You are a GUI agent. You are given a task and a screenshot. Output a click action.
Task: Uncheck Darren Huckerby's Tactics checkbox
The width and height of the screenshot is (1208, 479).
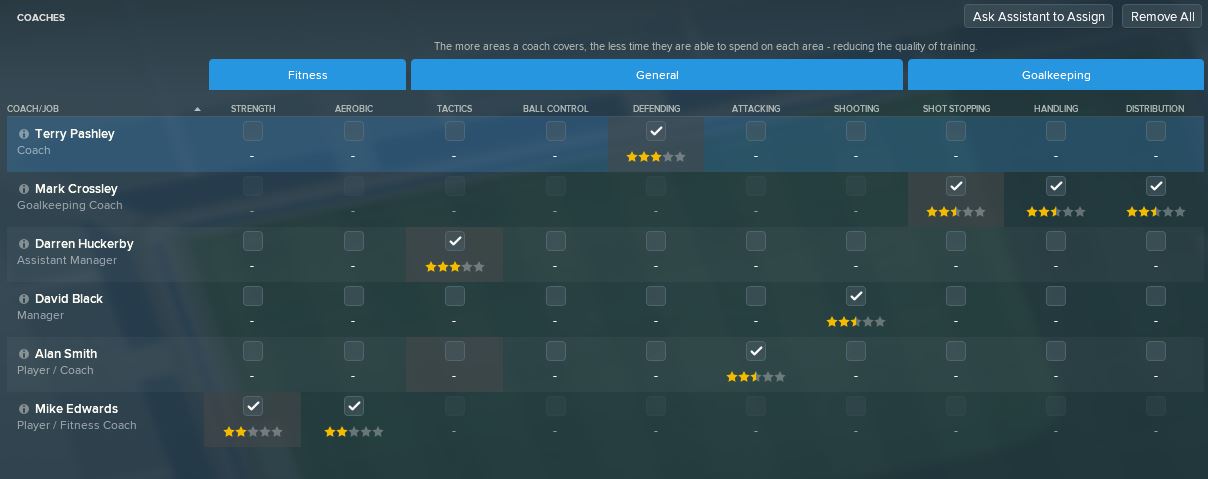[455, 241]
